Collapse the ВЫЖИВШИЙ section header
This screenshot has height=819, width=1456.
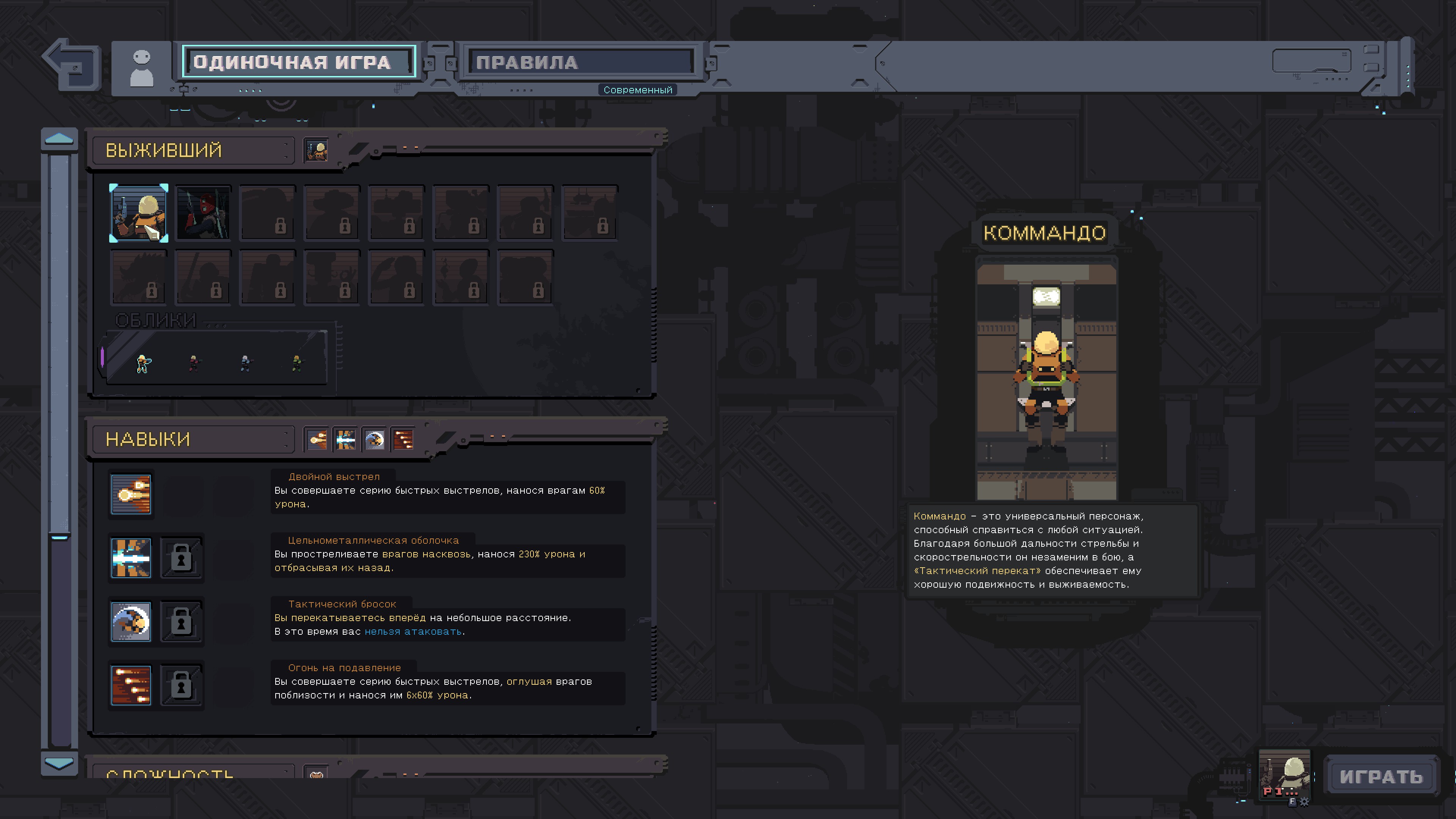tap(193, 151)
